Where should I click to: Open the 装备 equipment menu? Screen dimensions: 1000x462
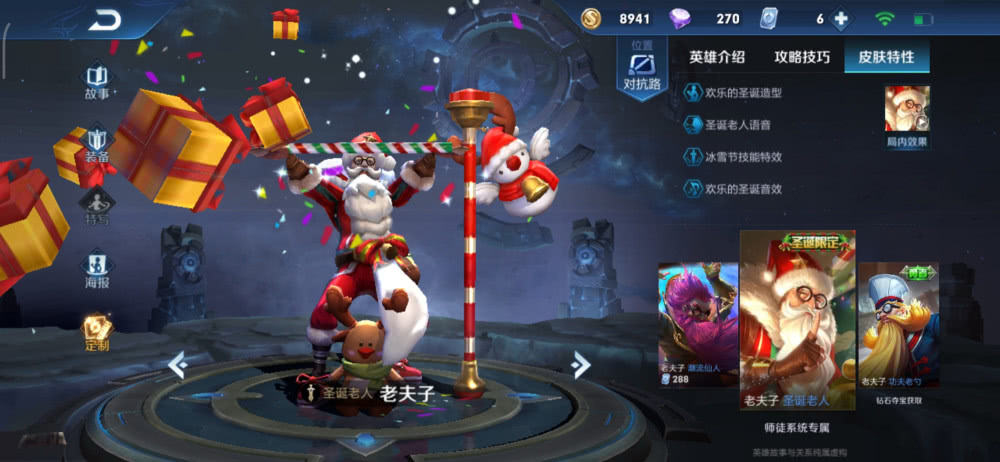(x=97, y=145)
